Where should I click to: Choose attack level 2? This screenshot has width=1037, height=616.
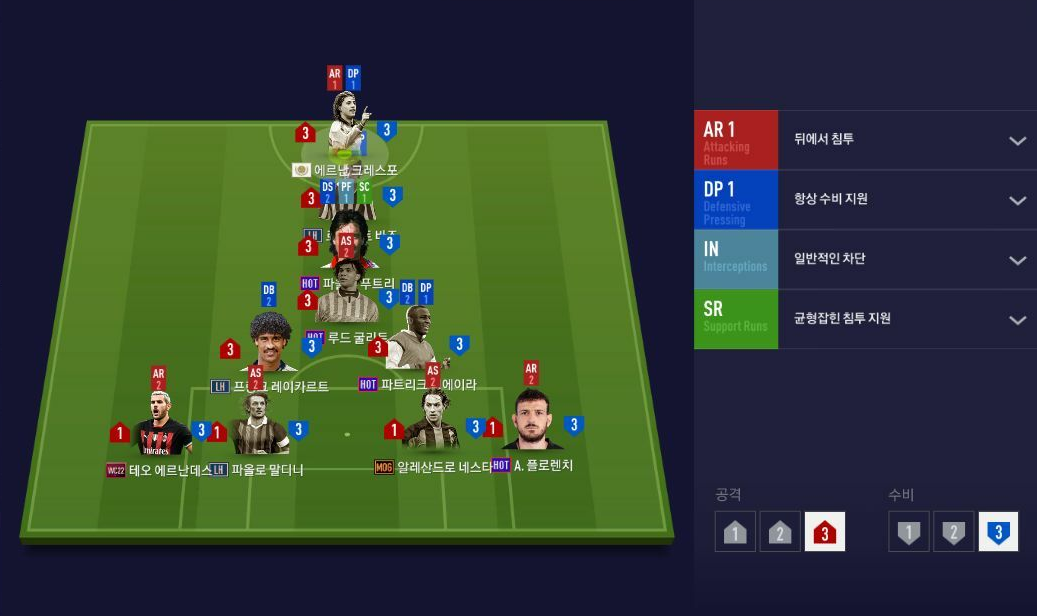(780, 532)
